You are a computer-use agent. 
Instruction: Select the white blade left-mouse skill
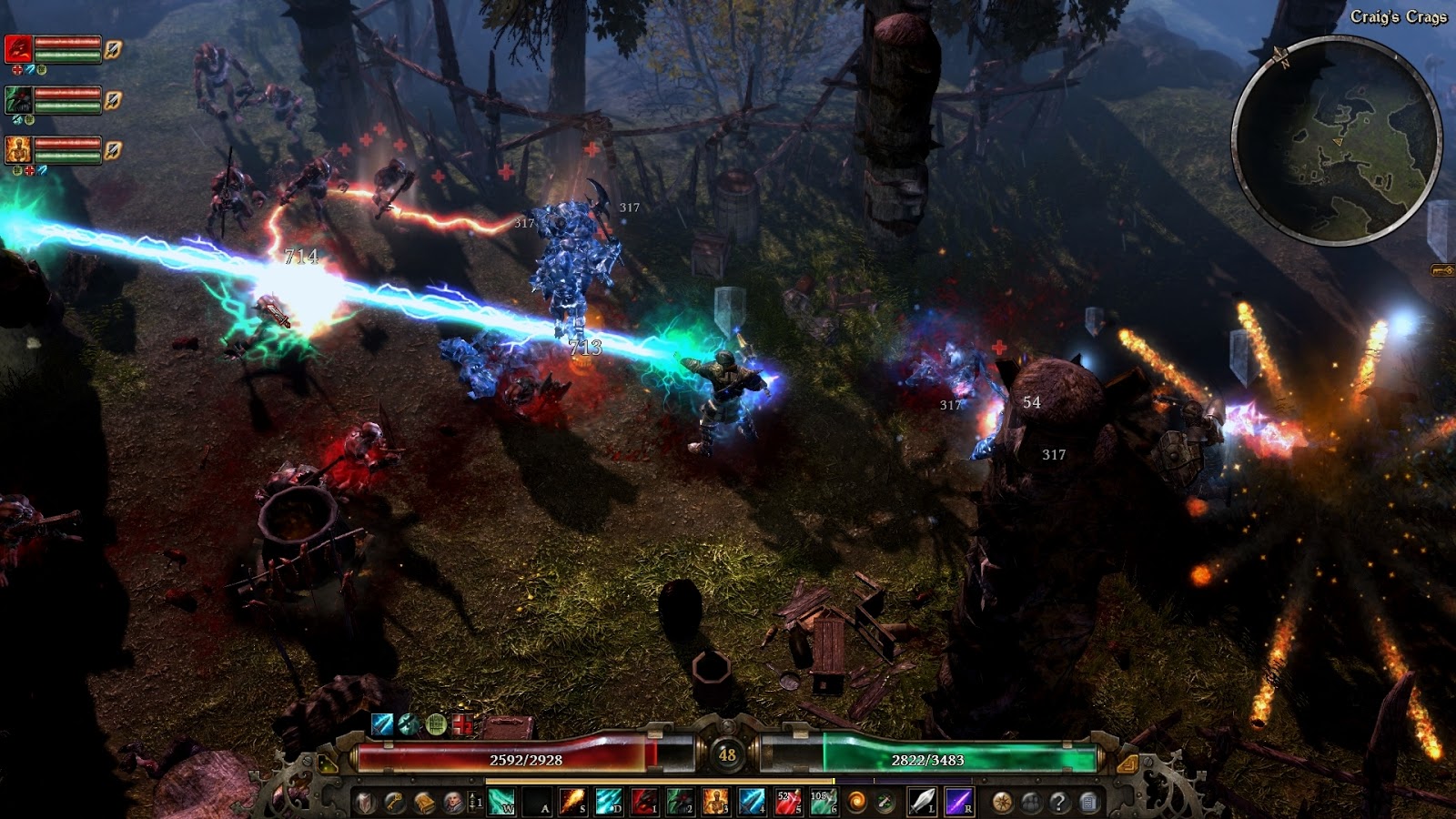(923, 802)
